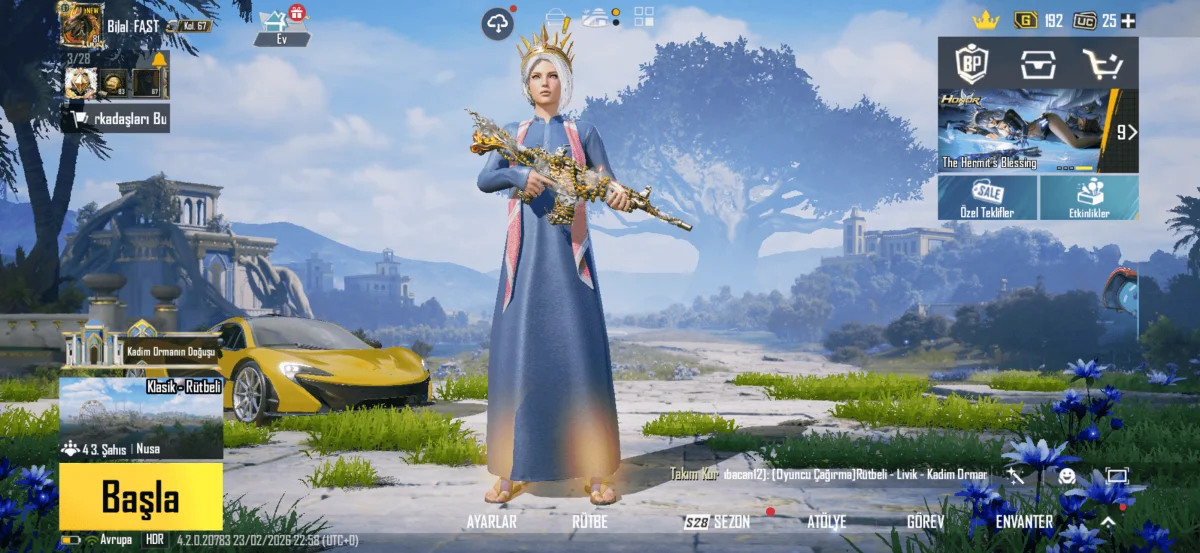Open the Etkinlikler events panel
1200x553 pixels.
coord(1089,198)
